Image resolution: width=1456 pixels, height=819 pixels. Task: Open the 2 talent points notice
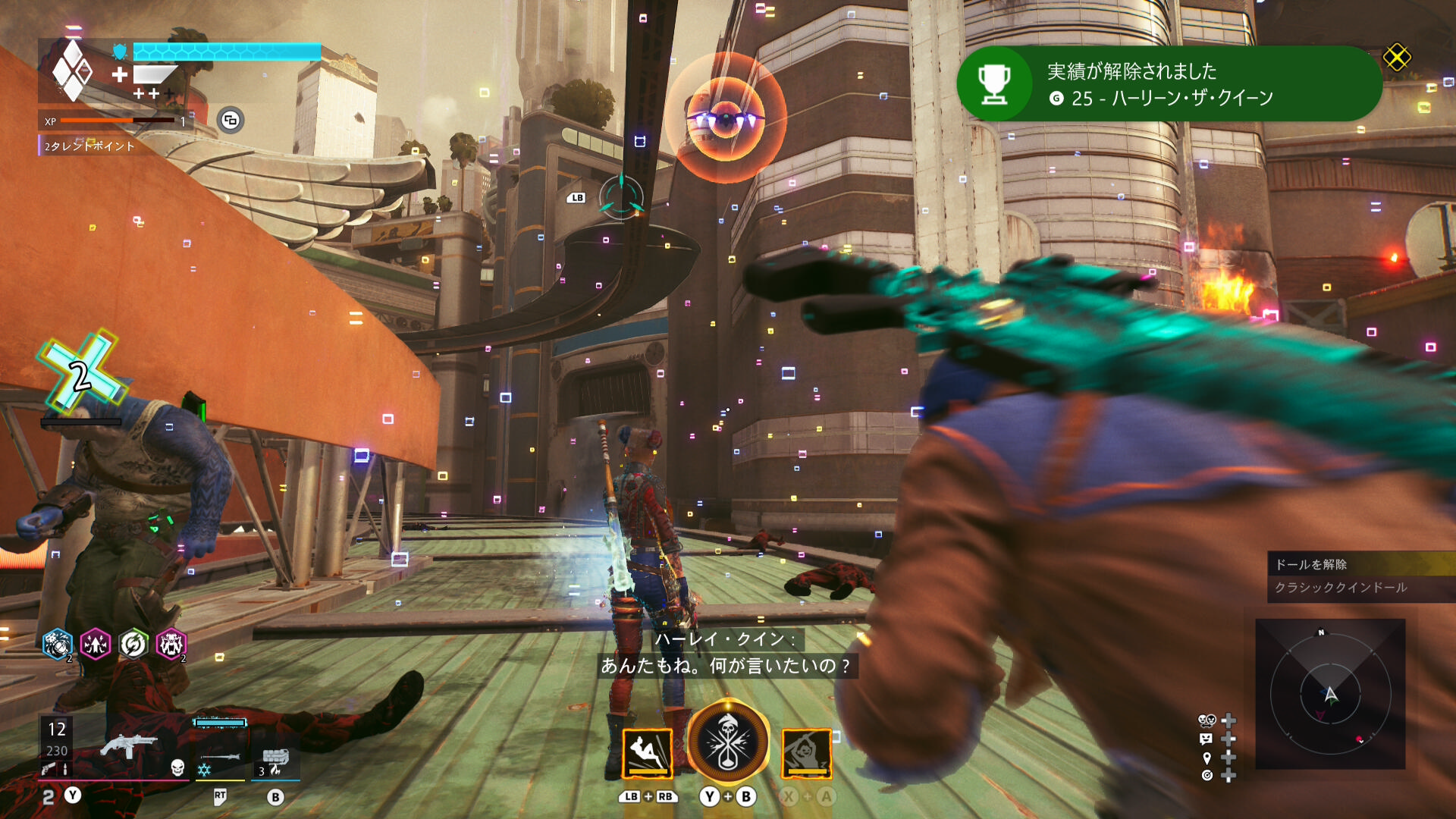(89, 146)
